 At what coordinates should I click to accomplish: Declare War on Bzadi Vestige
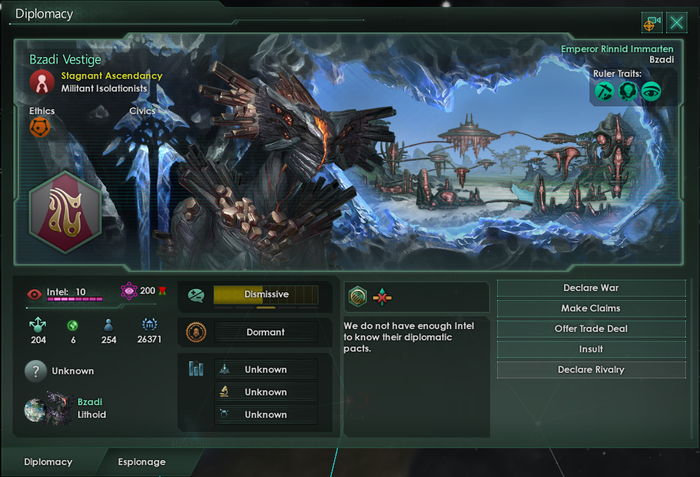click(590, 288)
